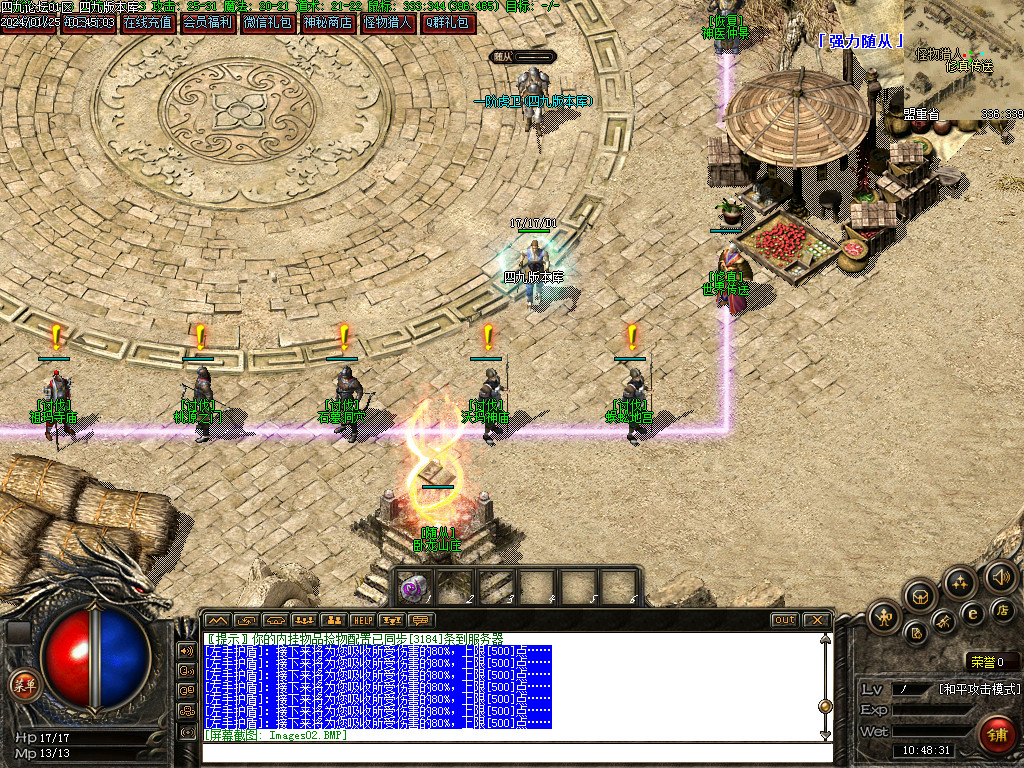Open the red 铺 stall button
Viewport: 1024px width, 768px height.
click(997, 735)
